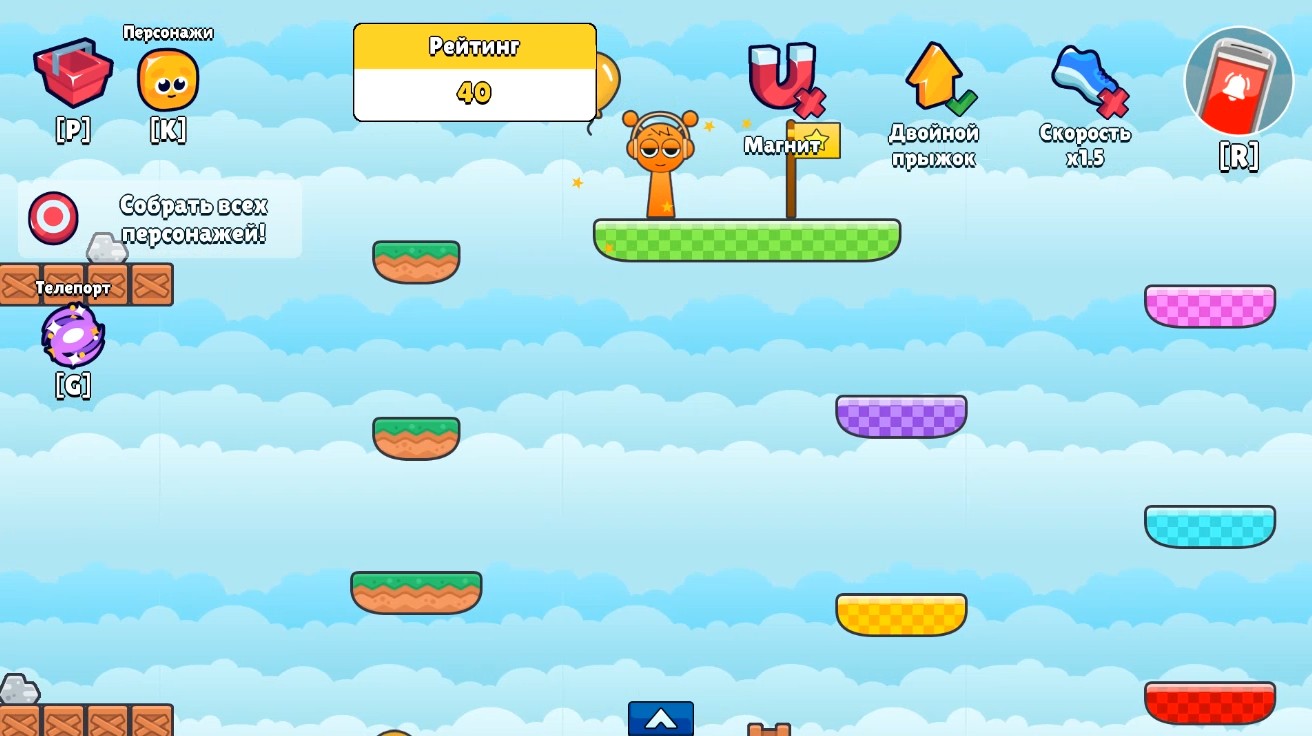The height and width of the screenshot is (736, 1312).
Task: Open the shop via red gift box icon
Action: [72, 78]
